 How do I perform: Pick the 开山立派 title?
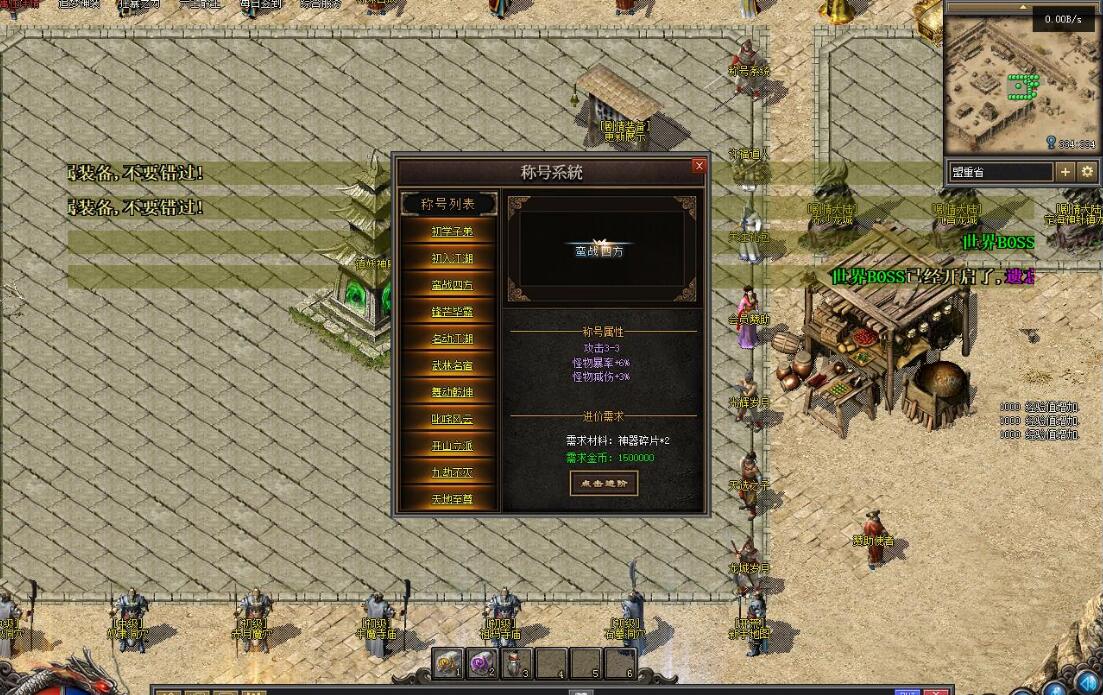(x=451, y=446)
